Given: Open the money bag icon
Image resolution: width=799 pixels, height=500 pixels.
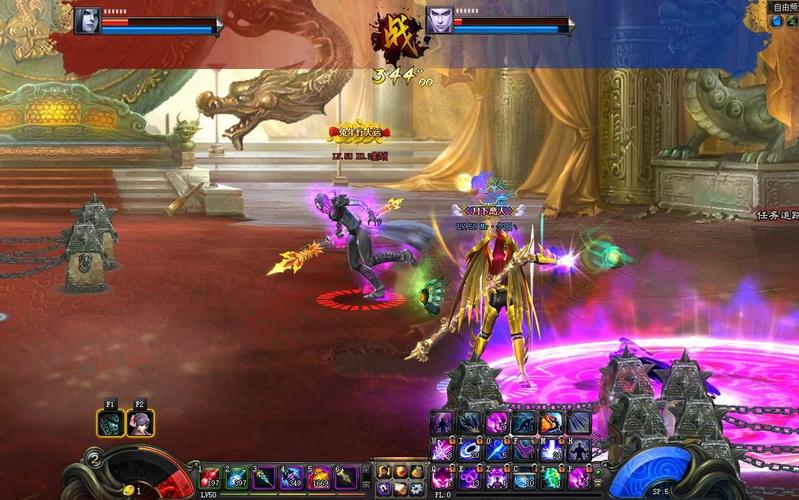Looking at the screenshot, I should tap(416, 472).
